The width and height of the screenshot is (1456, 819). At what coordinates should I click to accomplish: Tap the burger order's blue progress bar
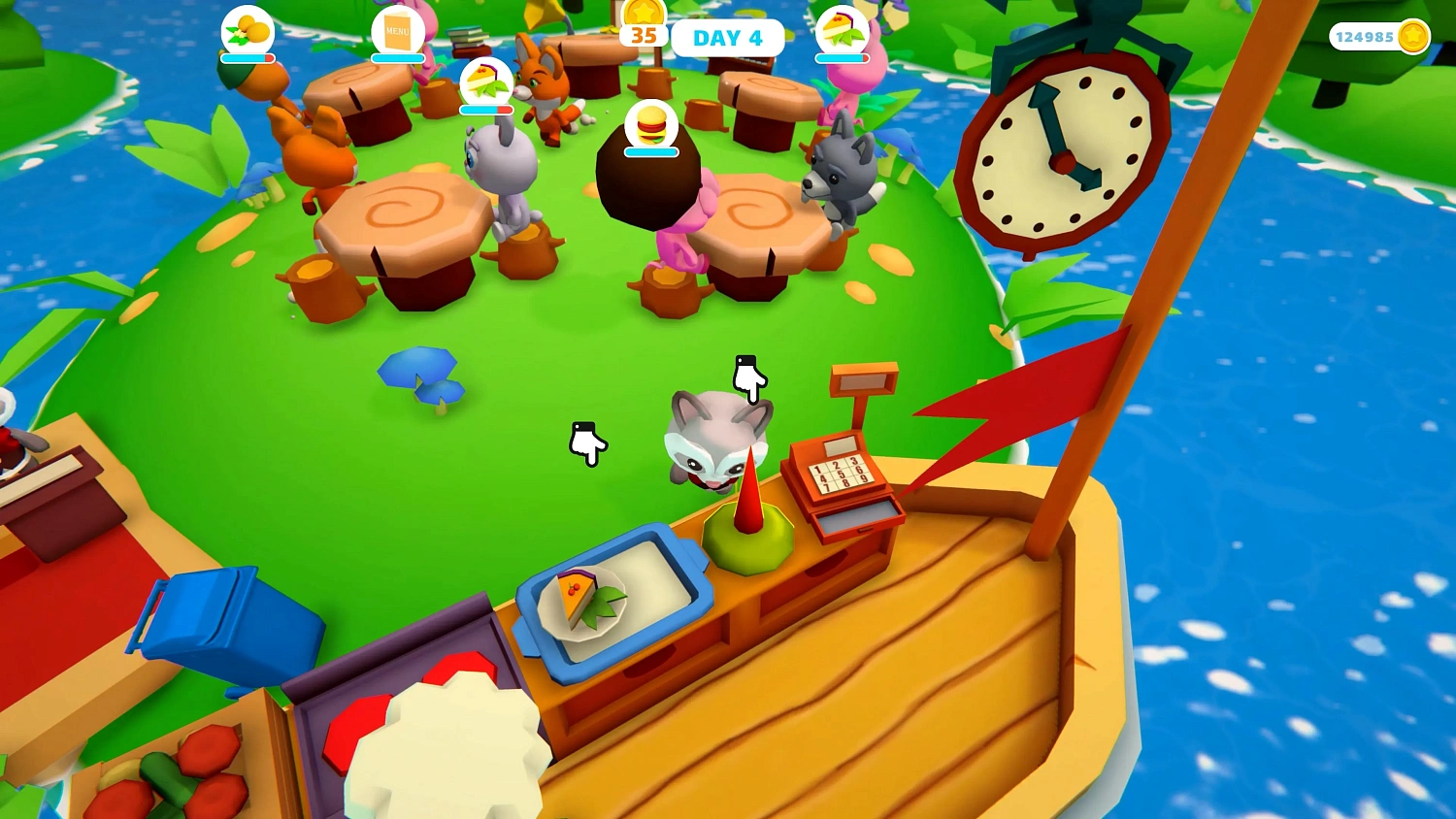(x=652, y=151)
